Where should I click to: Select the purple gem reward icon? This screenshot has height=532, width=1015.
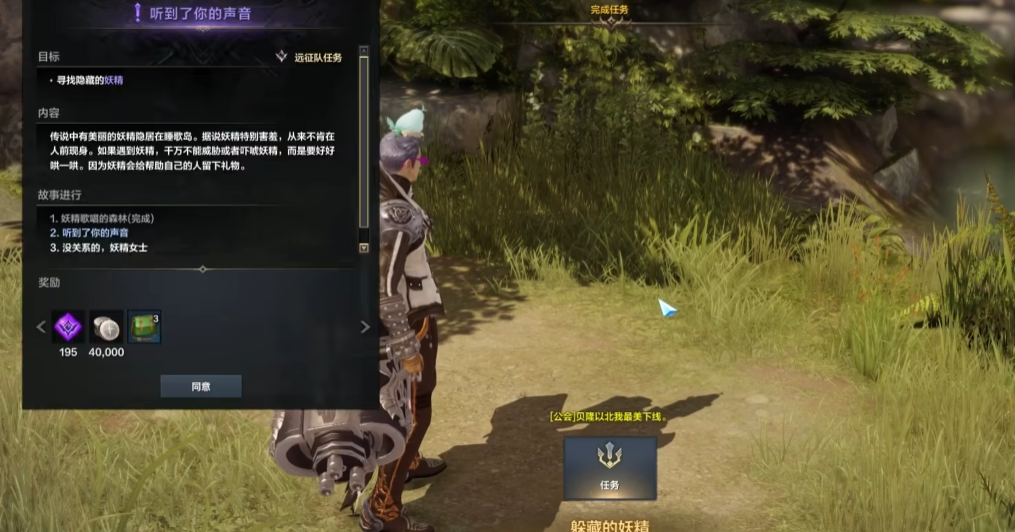[x=68, y=327]
